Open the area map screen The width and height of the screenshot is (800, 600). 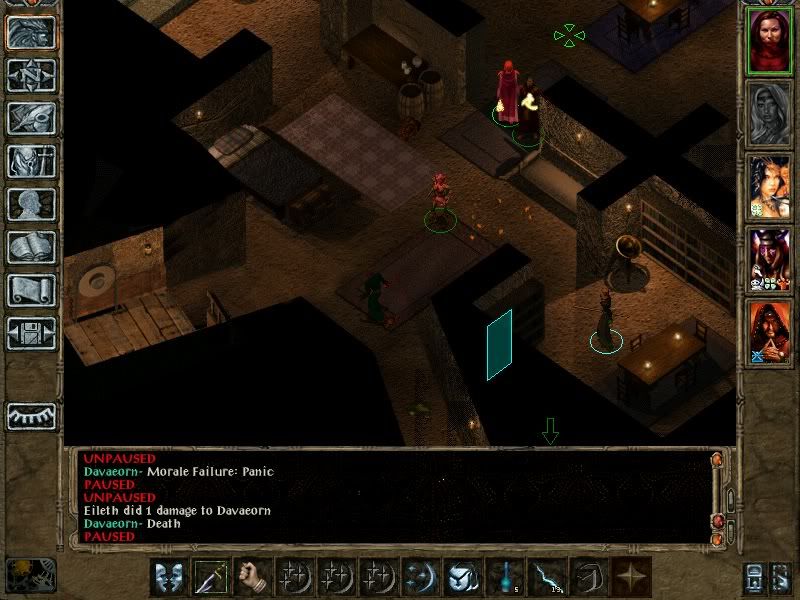point(32,75)
